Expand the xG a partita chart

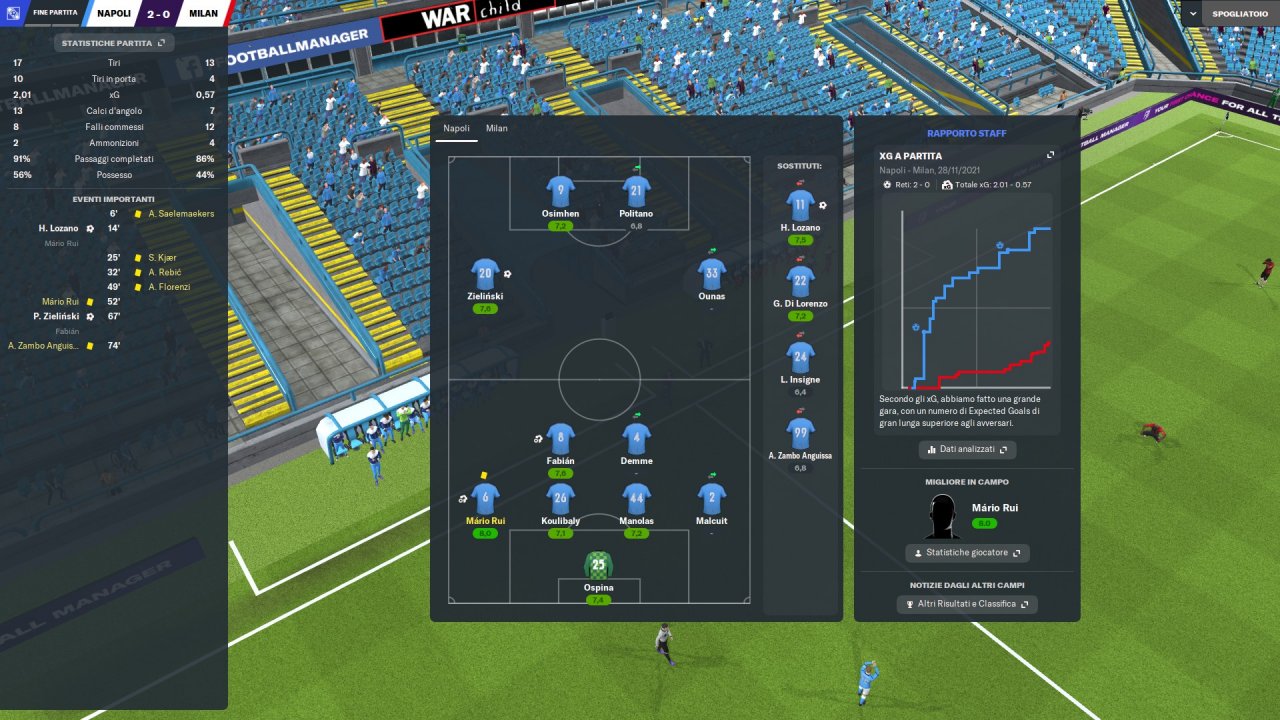(x=1050, y=155)
